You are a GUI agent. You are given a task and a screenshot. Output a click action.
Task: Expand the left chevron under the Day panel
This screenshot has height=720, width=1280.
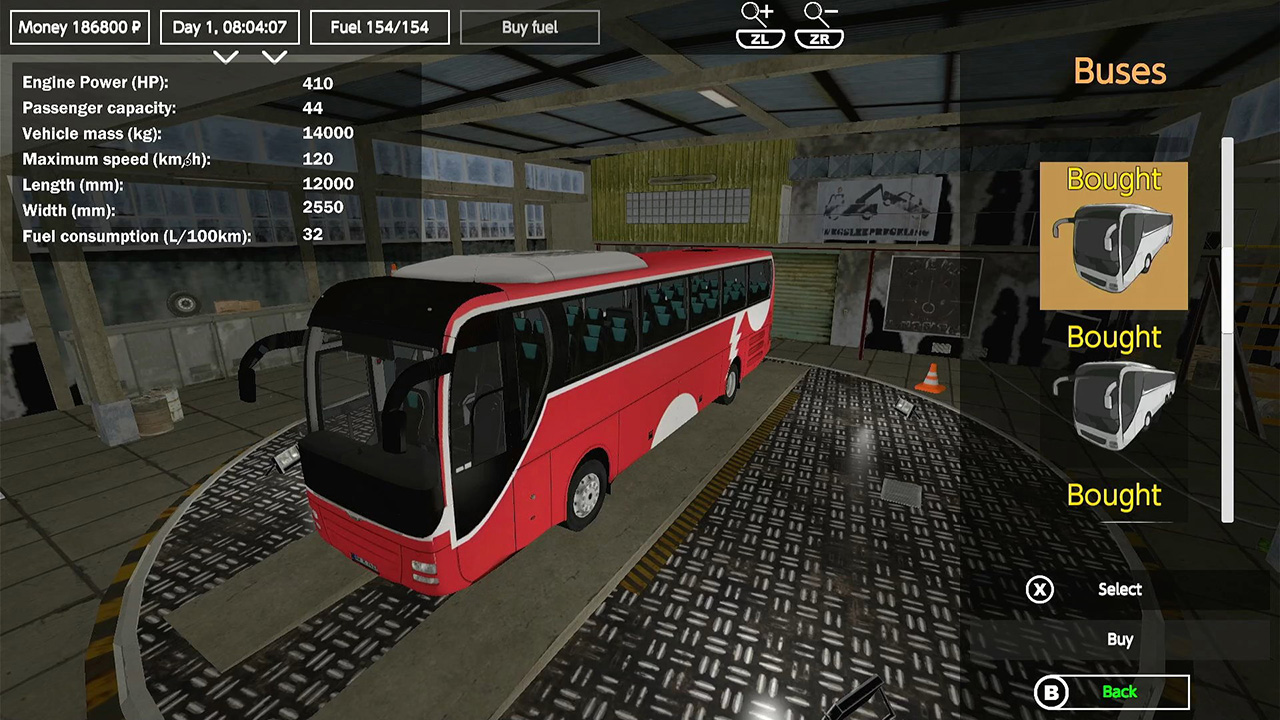point(226,57)
